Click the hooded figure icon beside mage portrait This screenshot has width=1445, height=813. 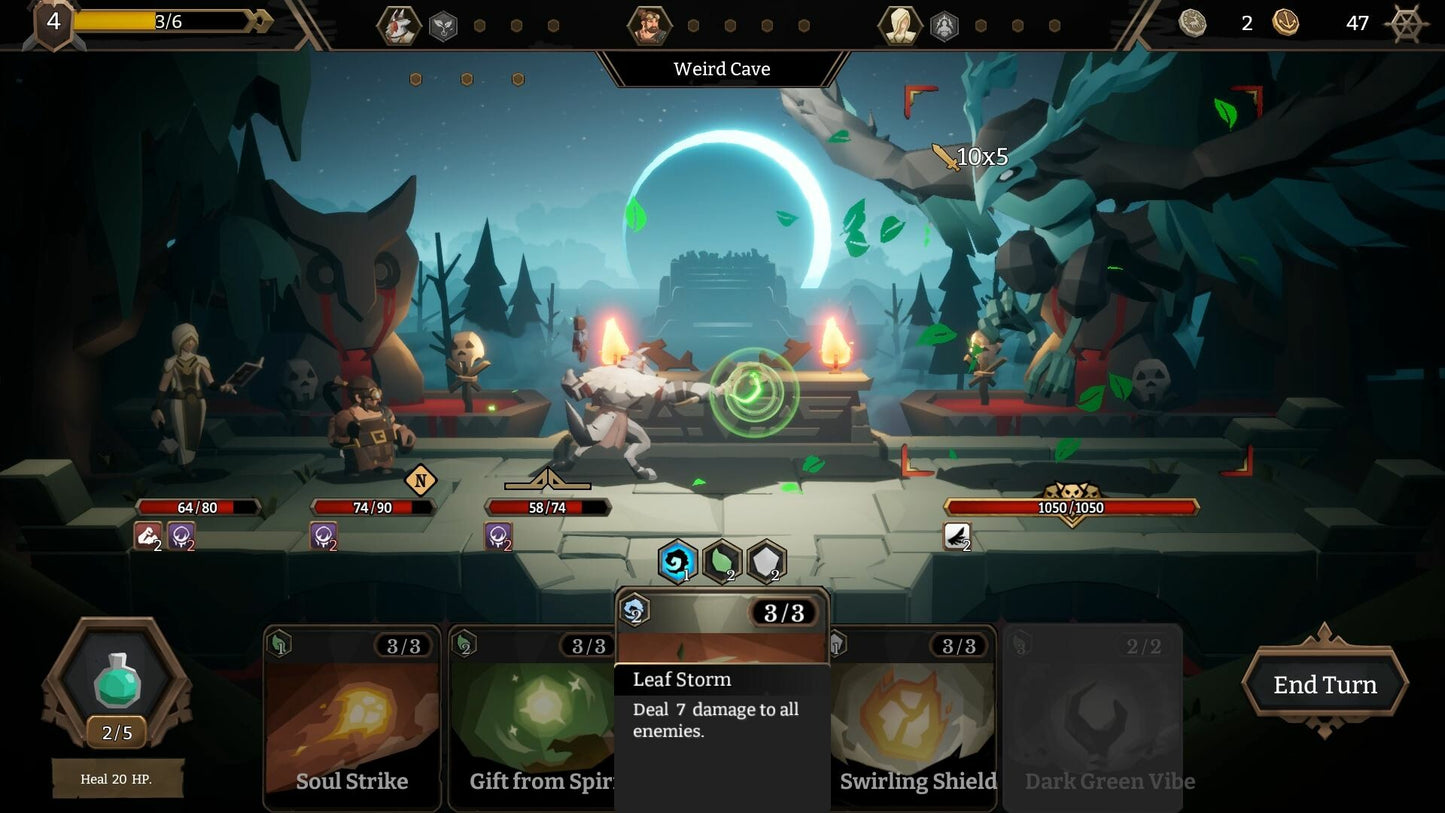[944, 26]
